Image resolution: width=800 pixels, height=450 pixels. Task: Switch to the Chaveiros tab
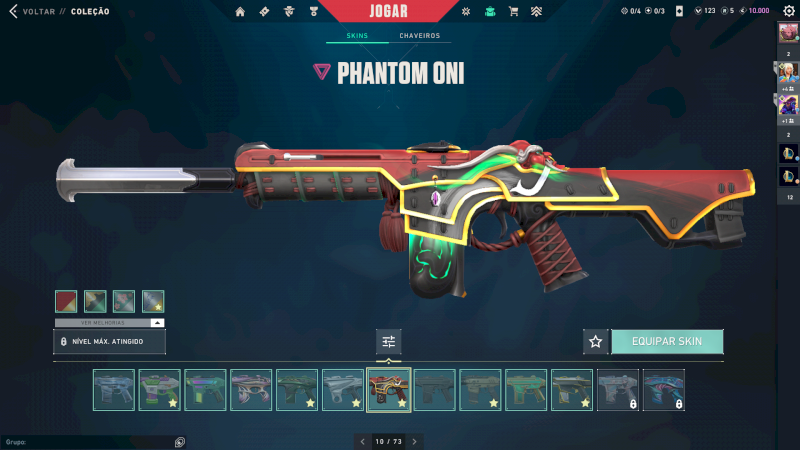(x=419, y=36)
